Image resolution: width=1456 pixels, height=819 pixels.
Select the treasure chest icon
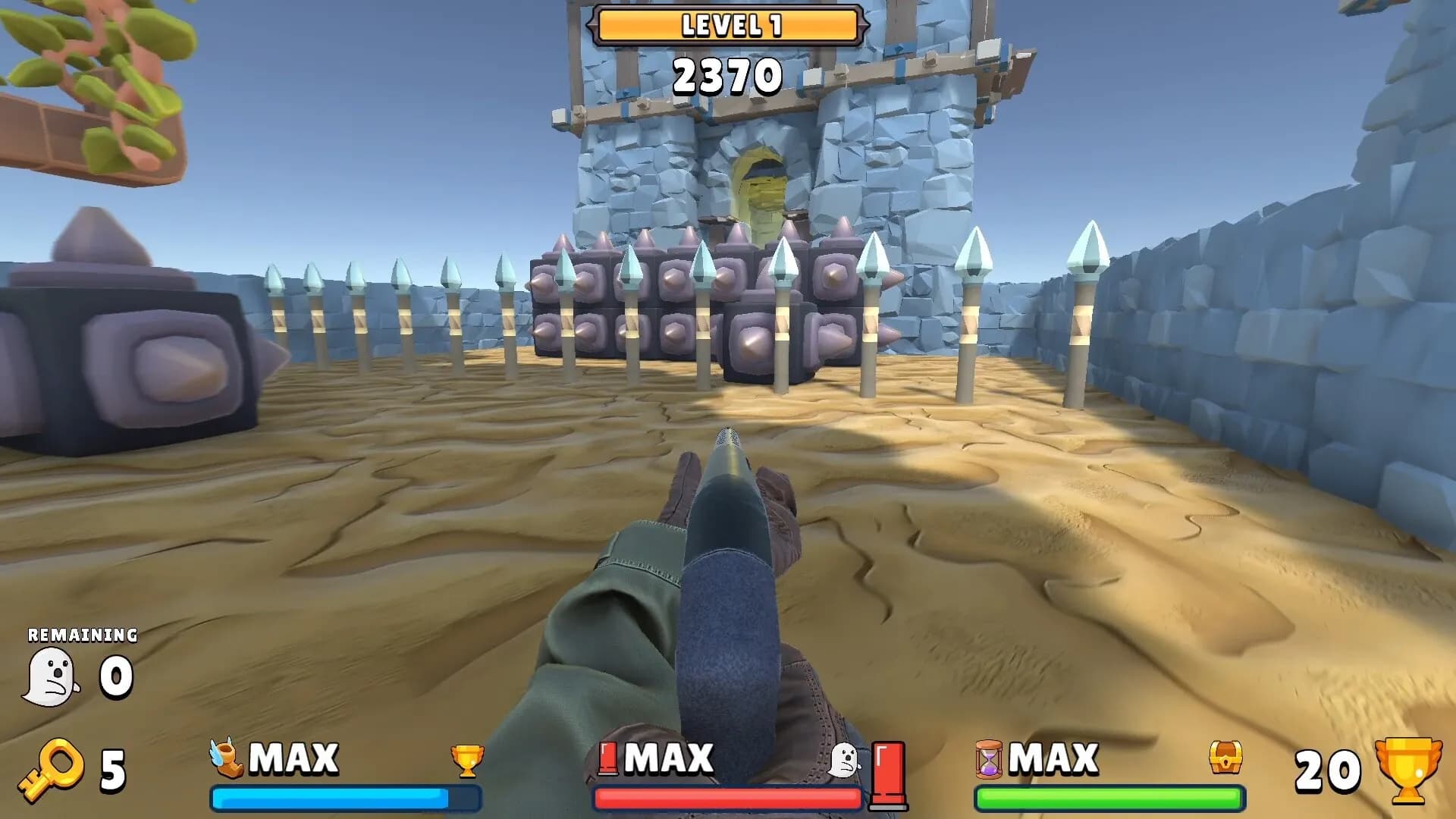[x=1225, y=758]
